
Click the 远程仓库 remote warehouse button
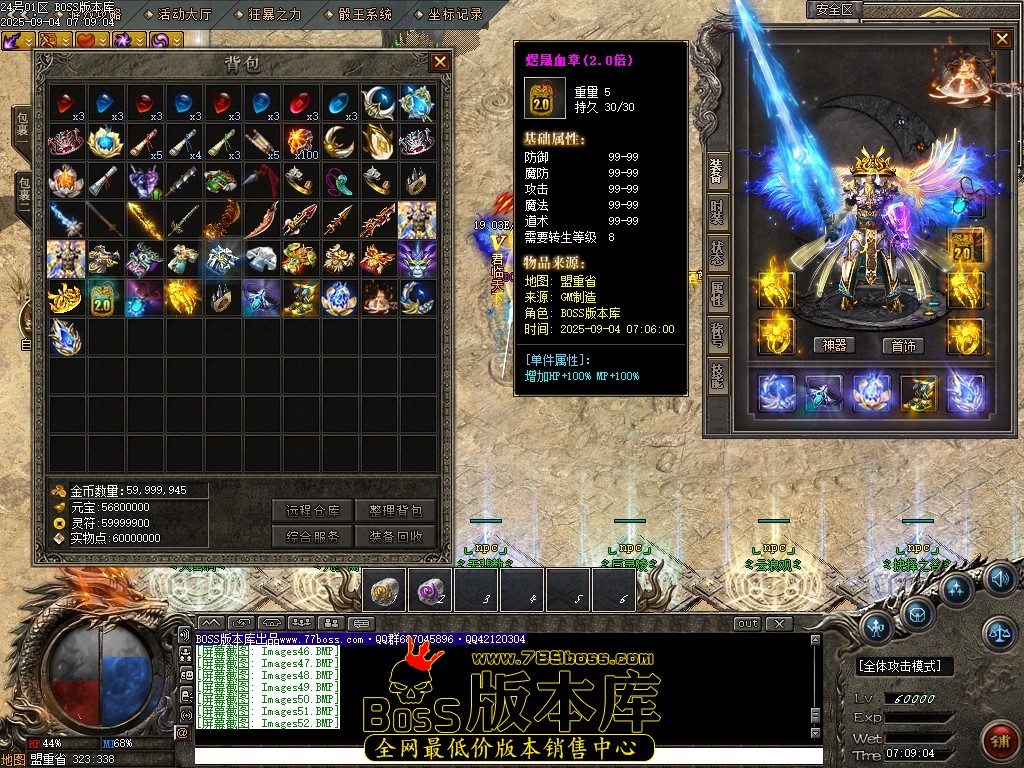(313, 510)
